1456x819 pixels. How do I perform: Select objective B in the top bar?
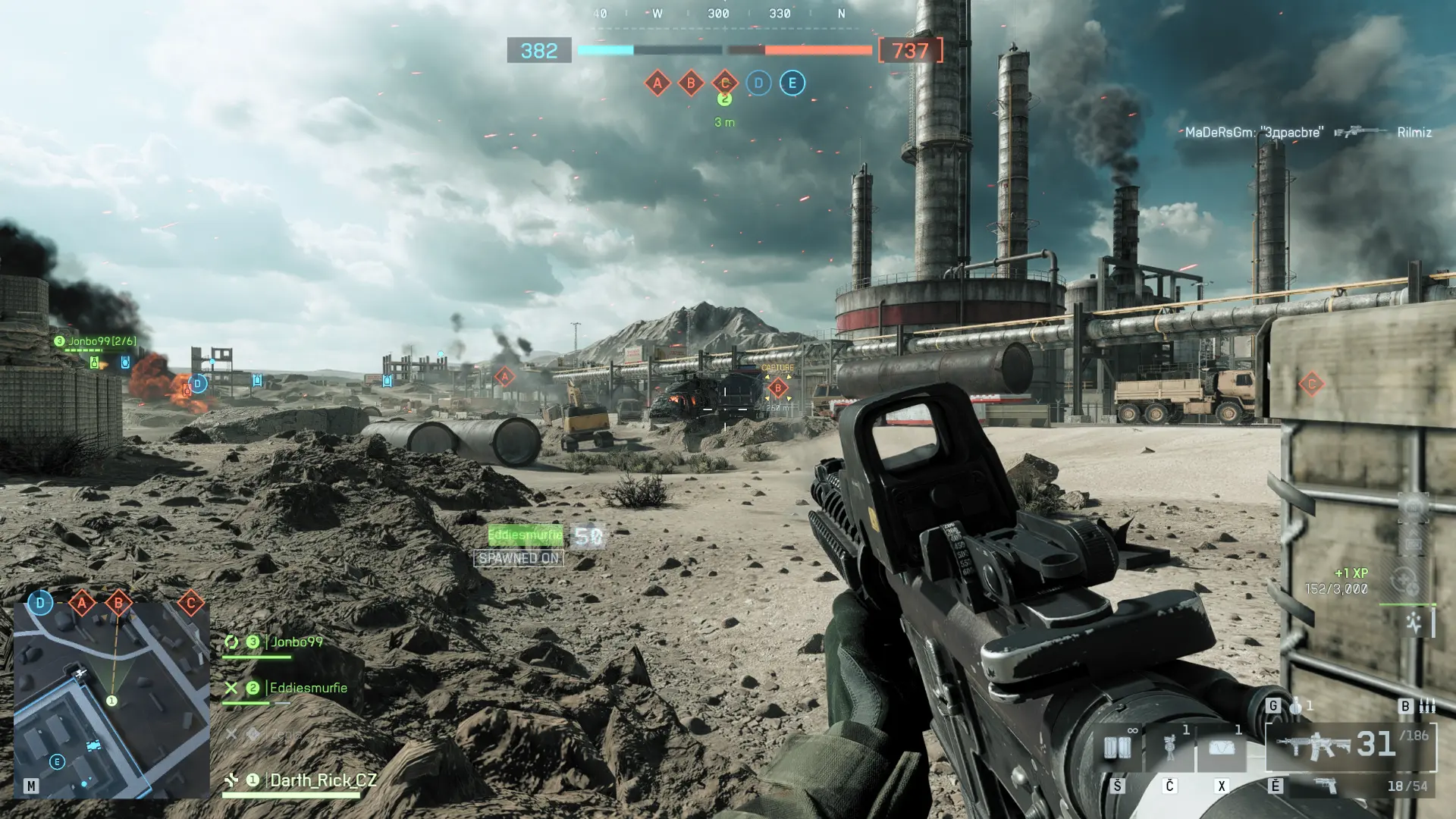[x=691, y=83]
